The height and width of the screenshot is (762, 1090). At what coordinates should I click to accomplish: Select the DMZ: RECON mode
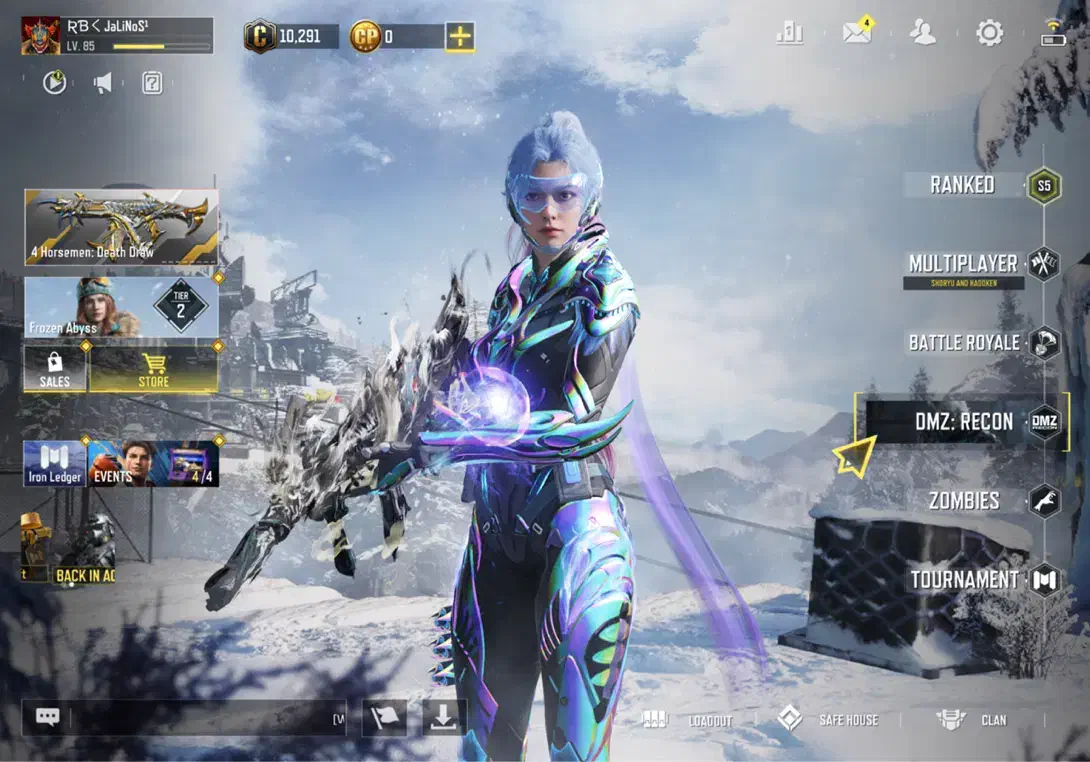(x=963, y=422)
